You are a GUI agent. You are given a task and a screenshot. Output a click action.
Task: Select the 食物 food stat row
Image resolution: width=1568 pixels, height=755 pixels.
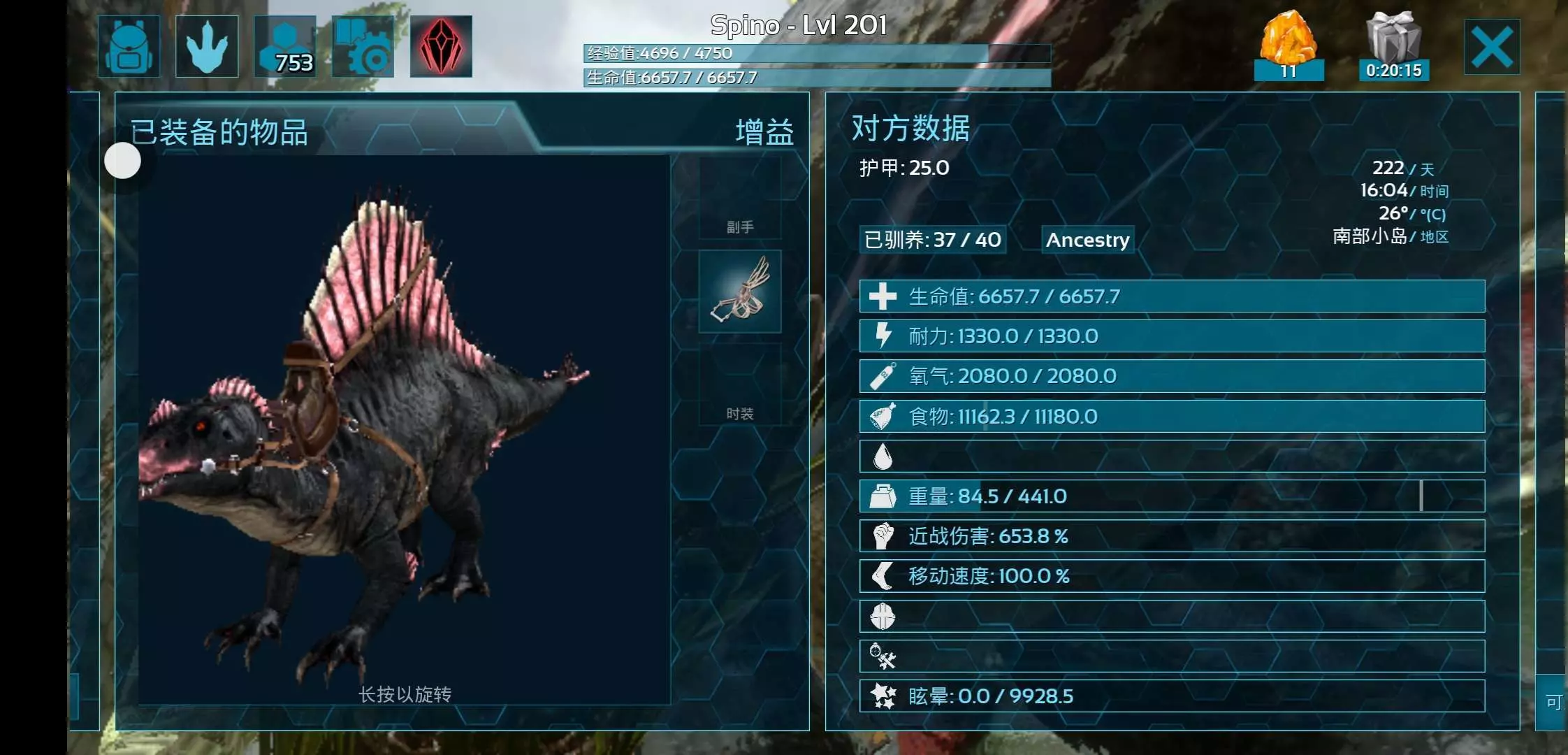point(1172,417)
